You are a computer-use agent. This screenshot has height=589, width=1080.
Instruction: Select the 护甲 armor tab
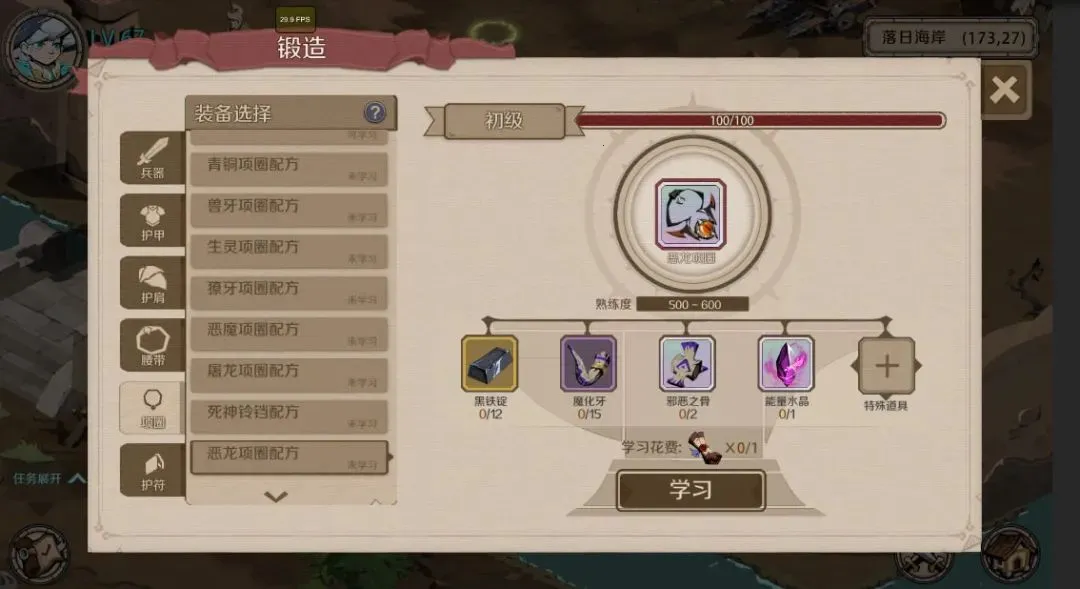click(152, 220)
